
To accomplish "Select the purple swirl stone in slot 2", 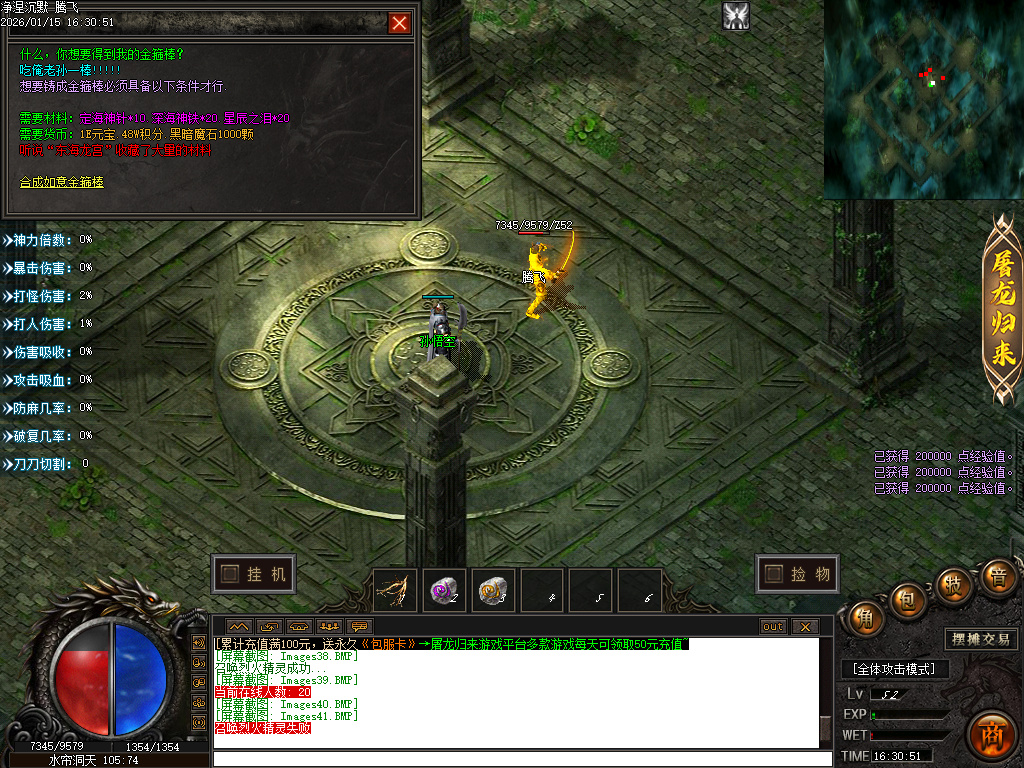I will tap(444, 590).
